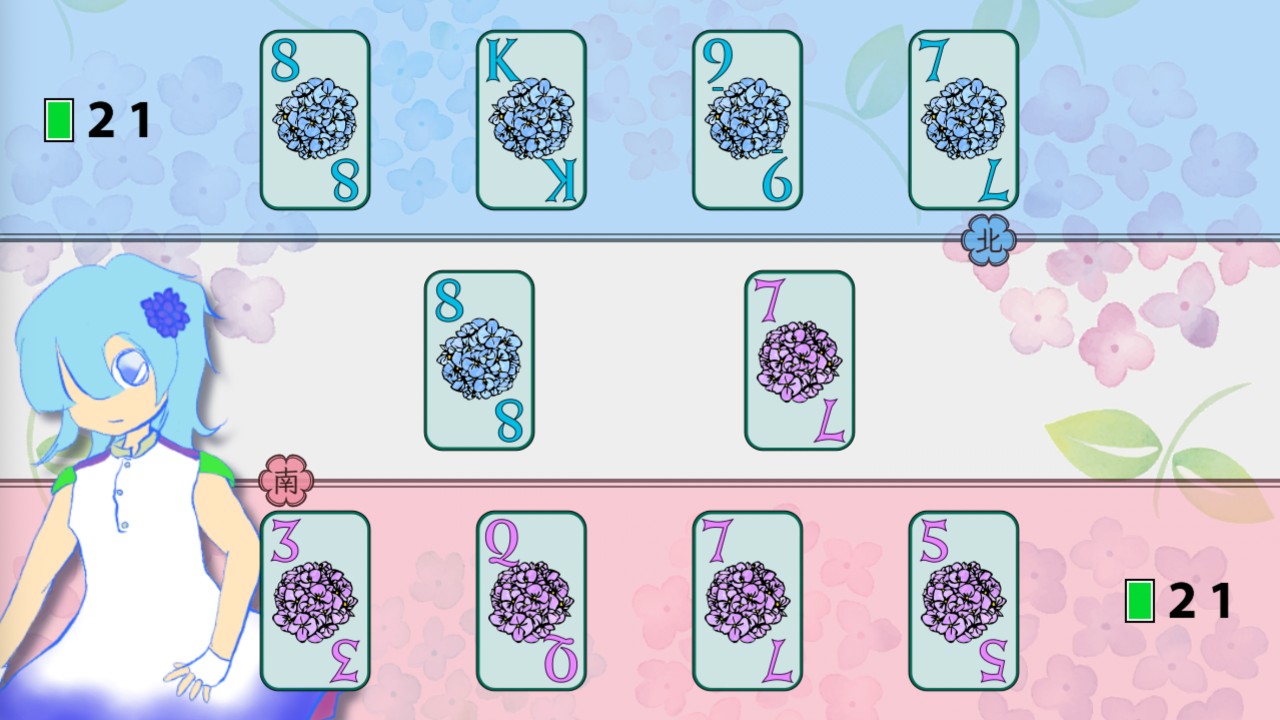Choose the purple Queen card
The height and width of the screenshot is (720, 1280).
pos(531,600)
